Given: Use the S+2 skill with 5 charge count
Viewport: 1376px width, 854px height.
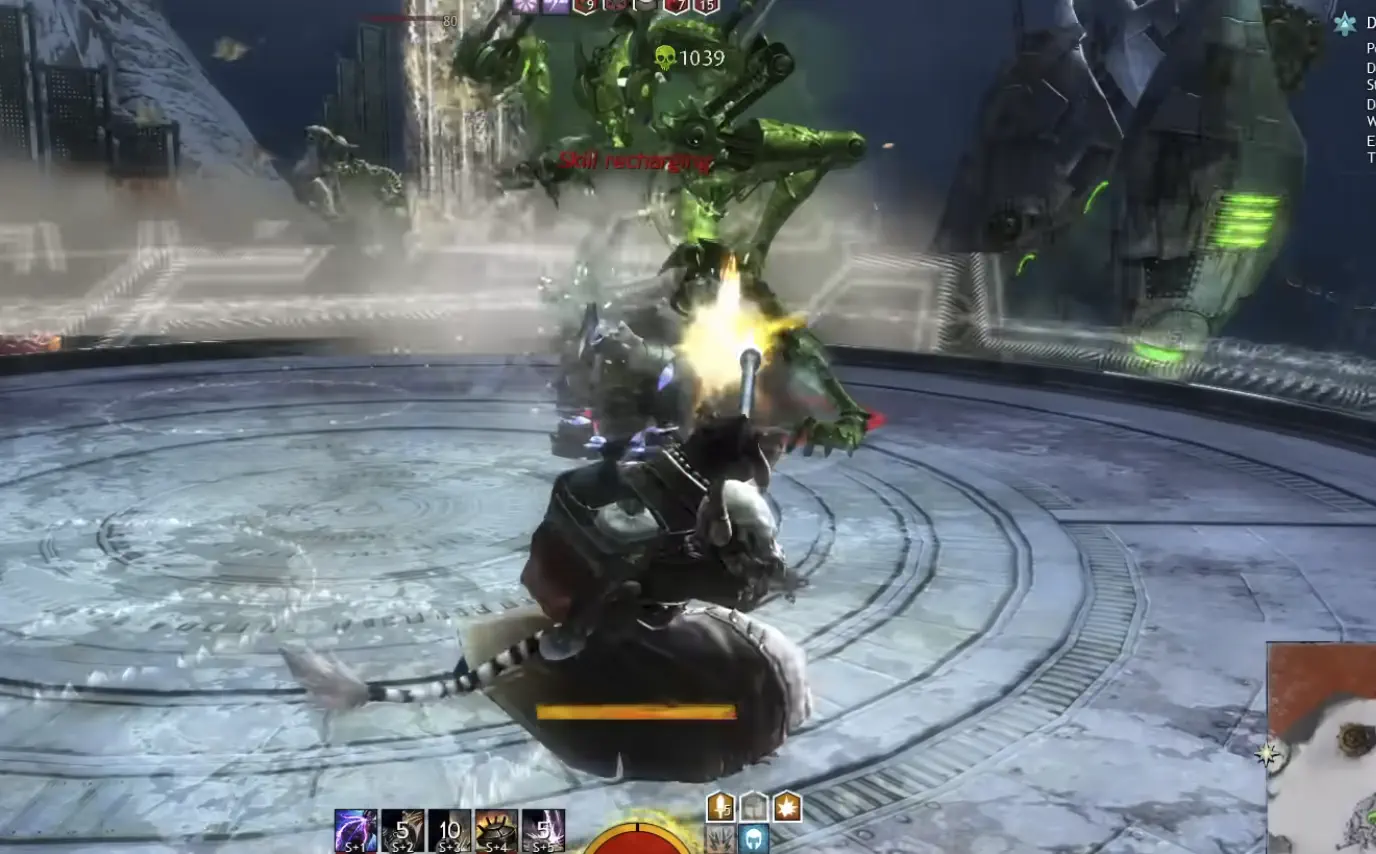Looking at the screenshot, I should click(402, 828).
